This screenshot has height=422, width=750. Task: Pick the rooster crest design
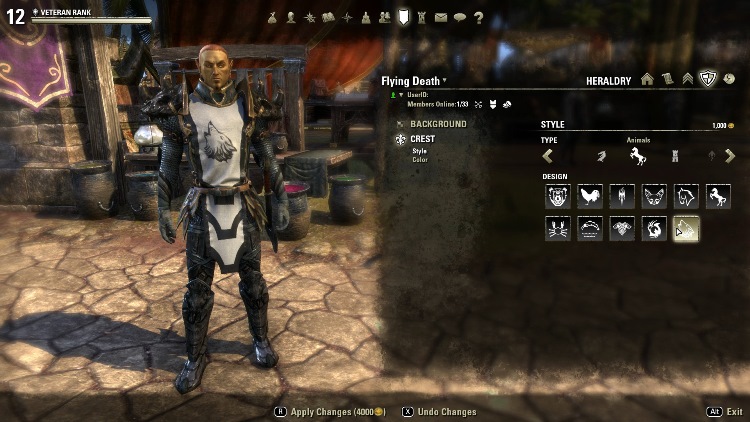(x=590, y=196)
